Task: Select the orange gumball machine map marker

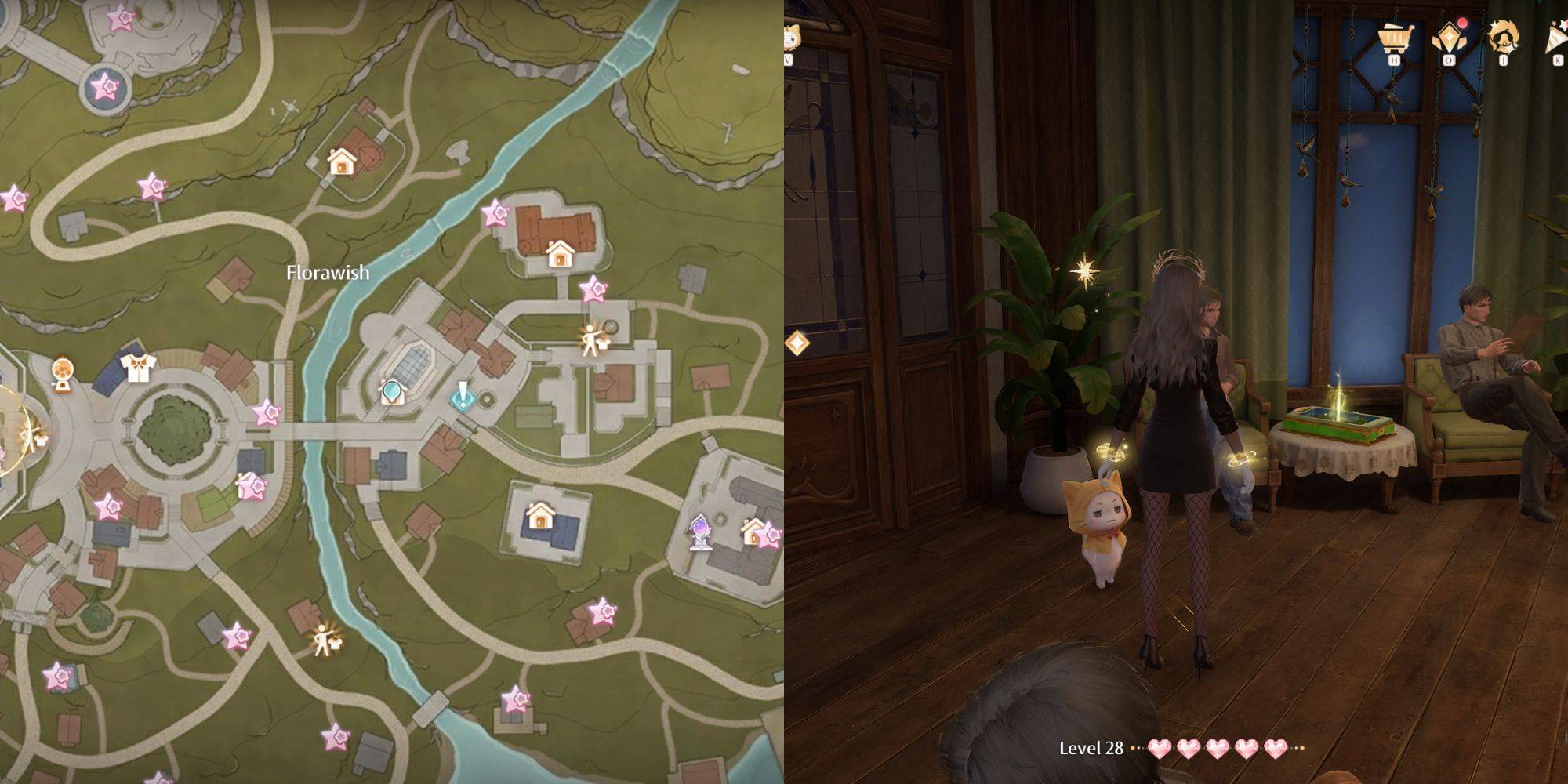Action: coord(63,373)
